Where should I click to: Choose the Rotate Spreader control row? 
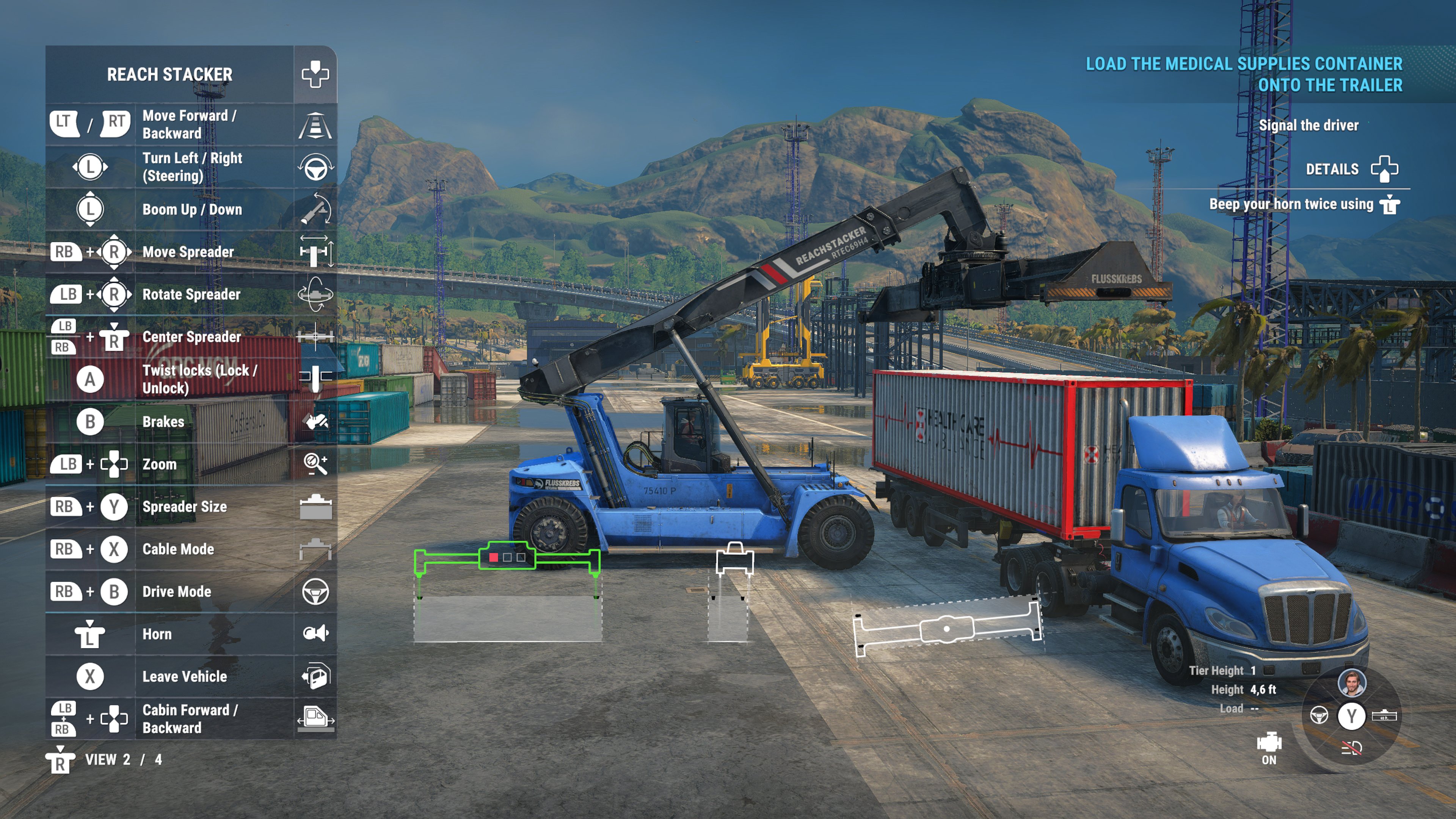pos(191,295)
